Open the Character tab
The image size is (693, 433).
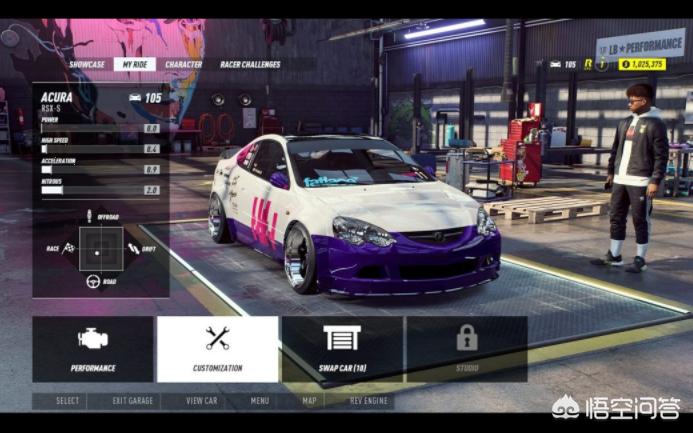183,64
